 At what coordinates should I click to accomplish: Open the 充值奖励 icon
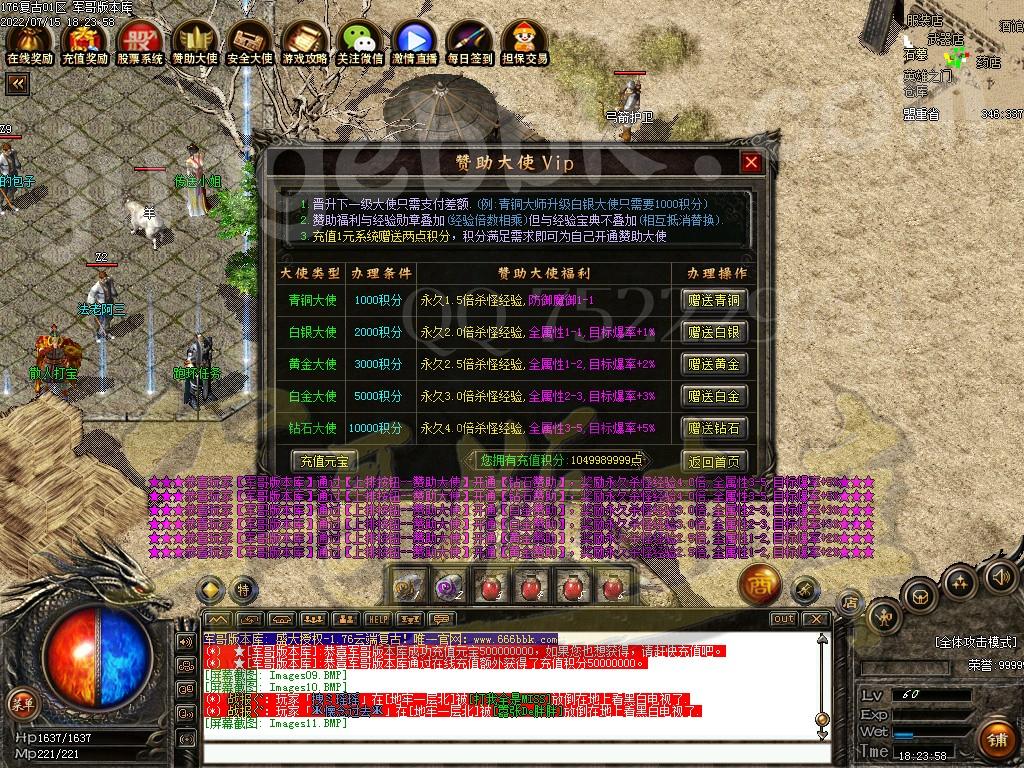[x=84, y=43]
